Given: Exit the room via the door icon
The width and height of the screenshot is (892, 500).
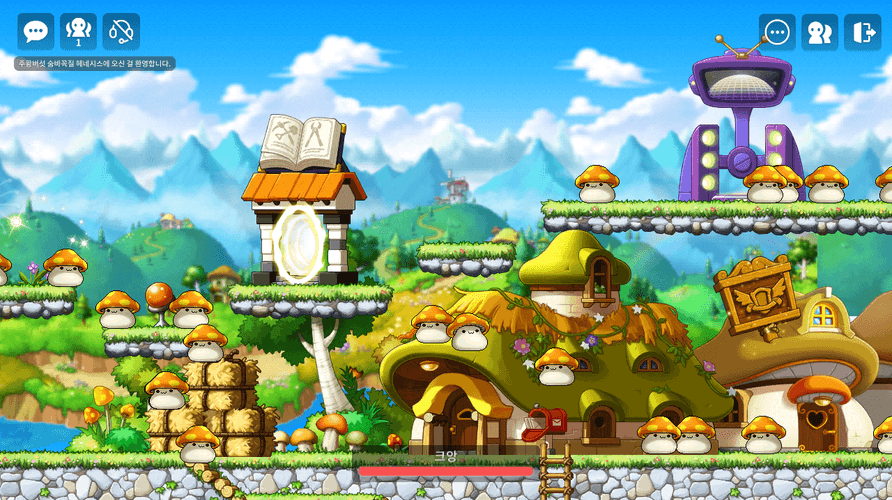Looking at the screenshot, I should coord(862,32).
